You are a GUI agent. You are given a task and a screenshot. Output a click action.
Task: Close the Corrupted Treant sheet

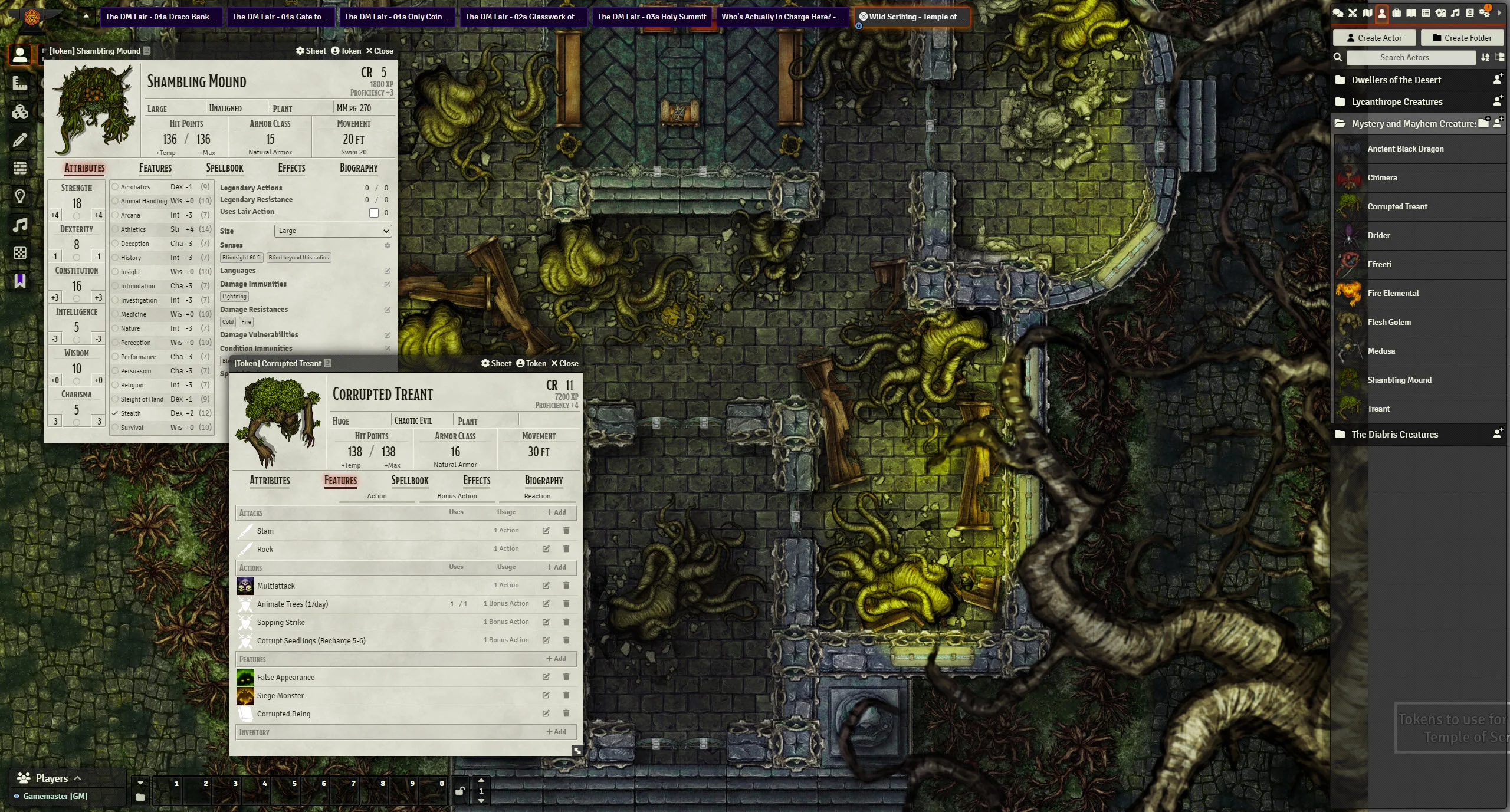point(564,363)
